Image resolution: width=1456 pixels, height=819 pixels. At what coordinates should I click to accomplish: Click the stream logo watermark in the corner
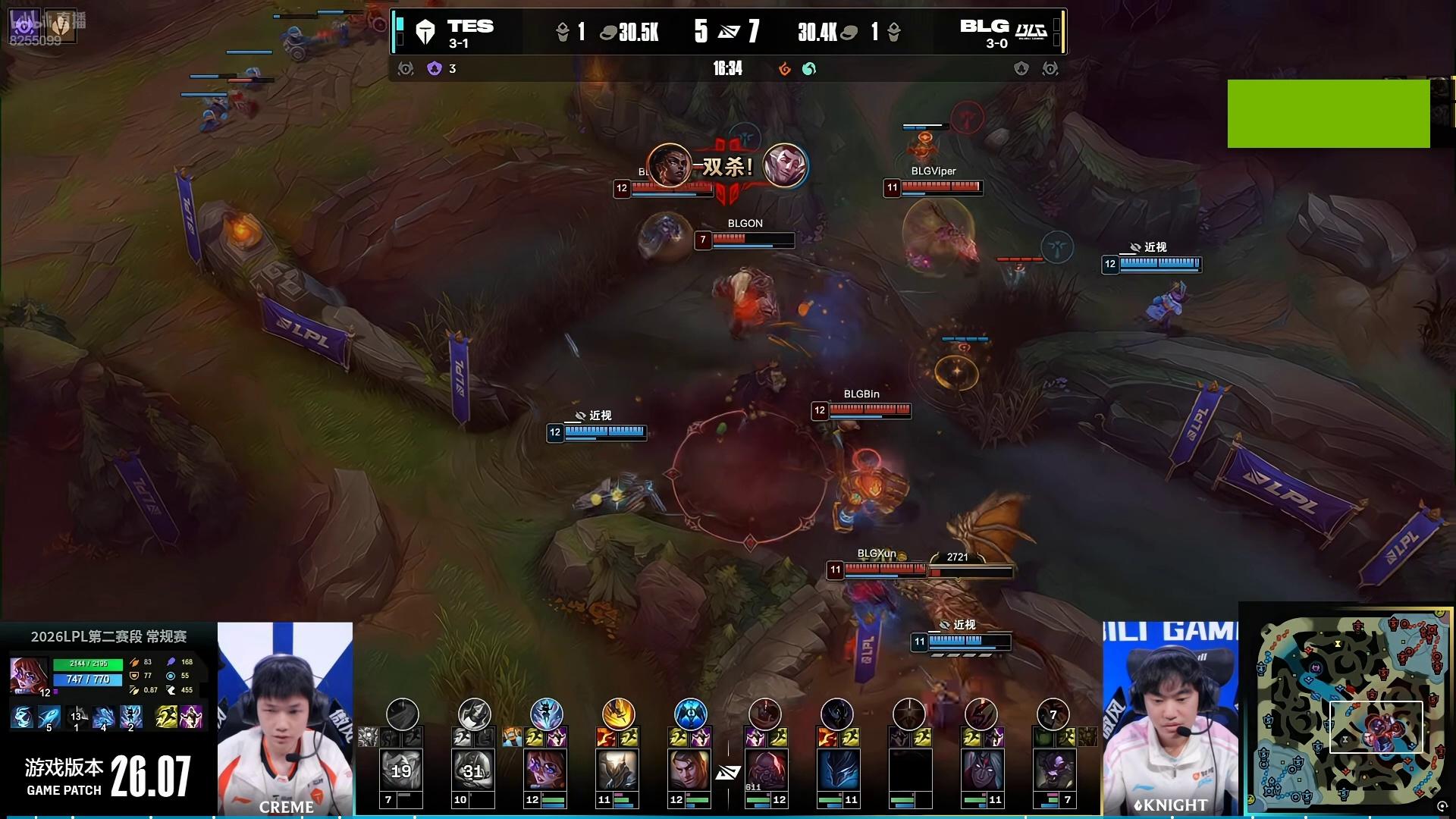click(44, 27)
